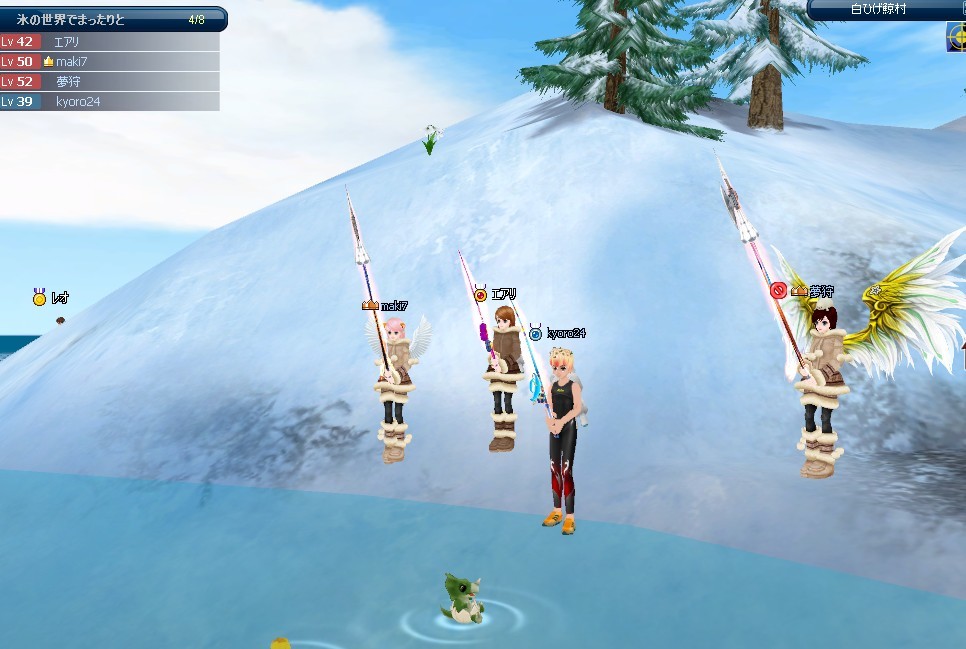Select party member エアリ in the party list
This screenshot has width=966, height=649.
[110, 42]
